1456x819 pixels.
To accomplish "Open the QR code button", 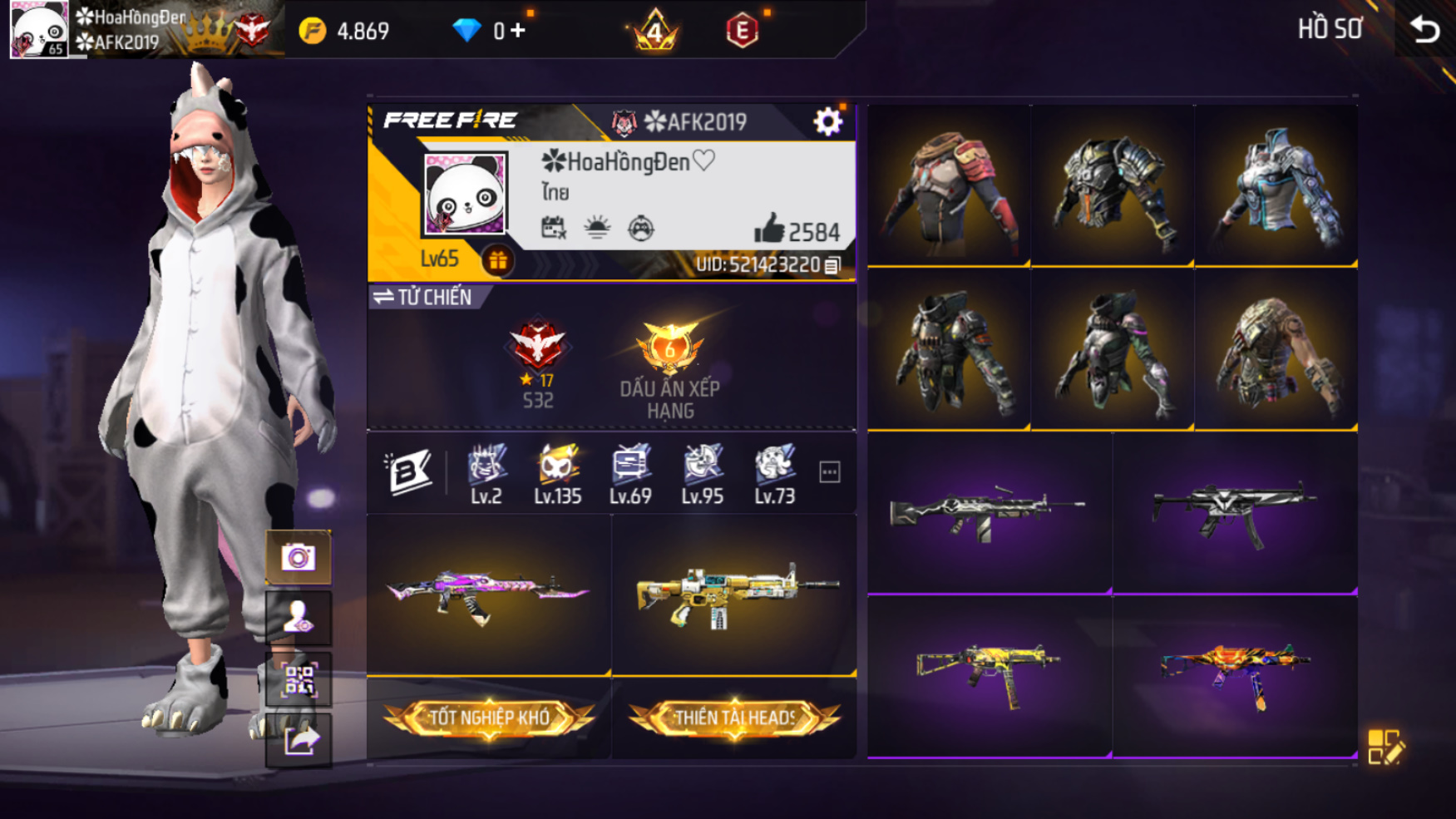I will click(298, 680).
